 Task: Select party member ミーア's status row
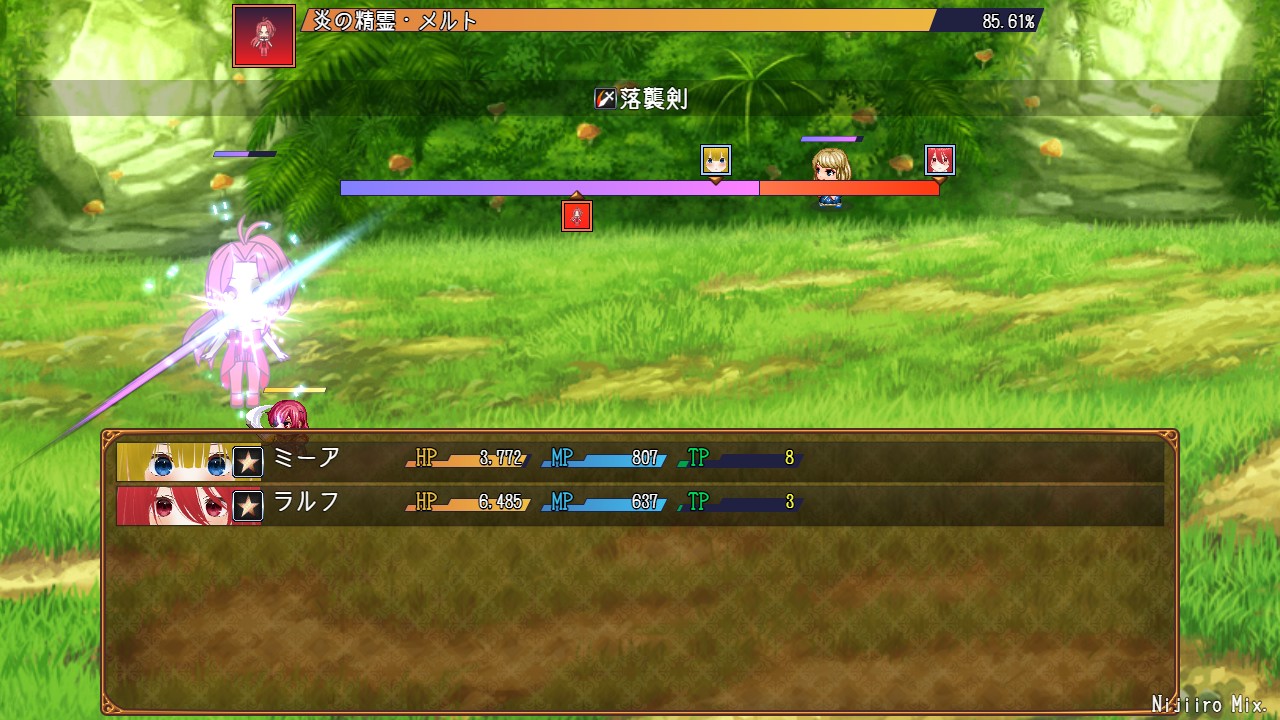pos(640,461)
